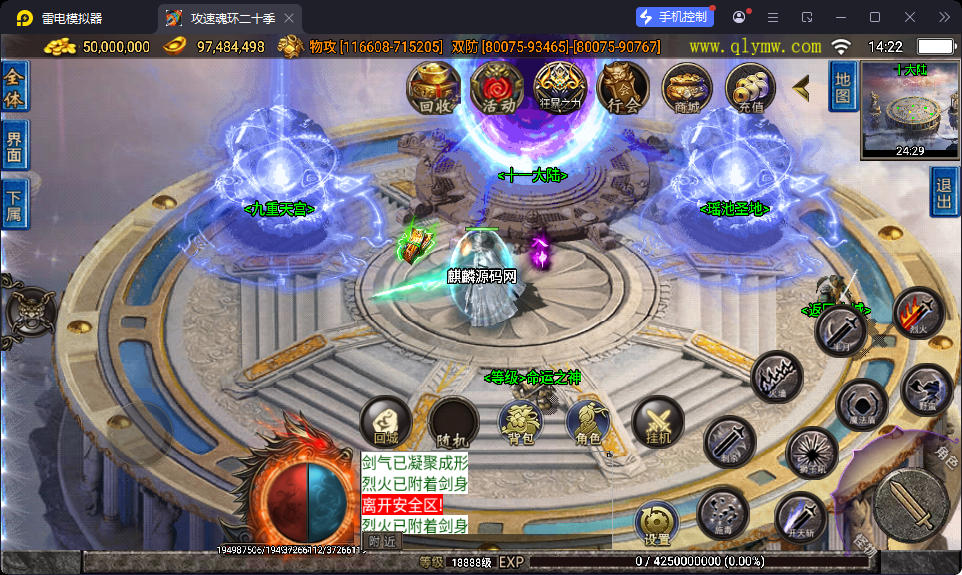Image resolution: width=962 pixels, height=575 pixels.
Task: Close the emulator window
Action: coord(909,17)
